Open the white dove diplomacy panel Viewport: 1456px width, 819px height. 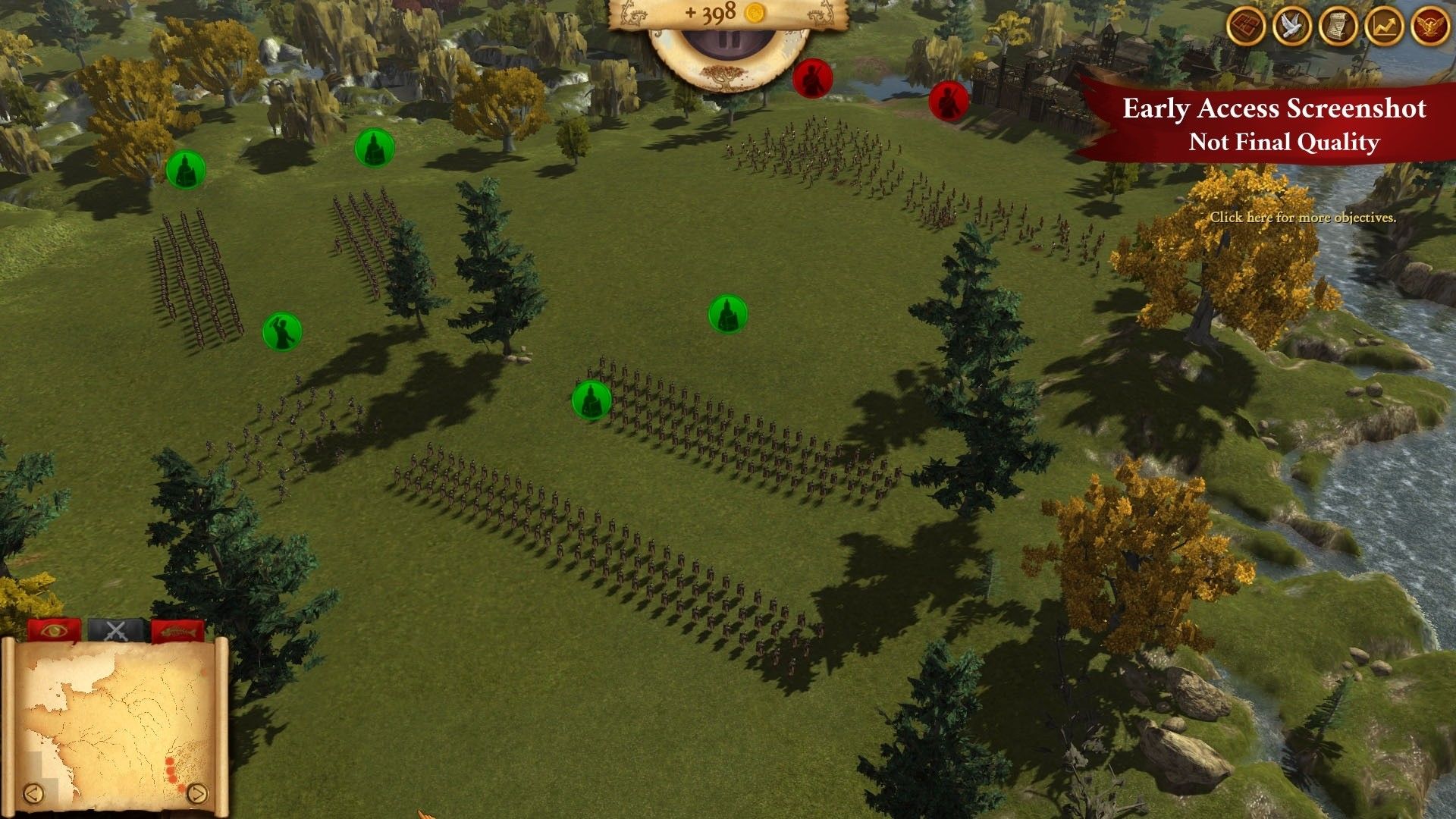tap(1292, 27)
